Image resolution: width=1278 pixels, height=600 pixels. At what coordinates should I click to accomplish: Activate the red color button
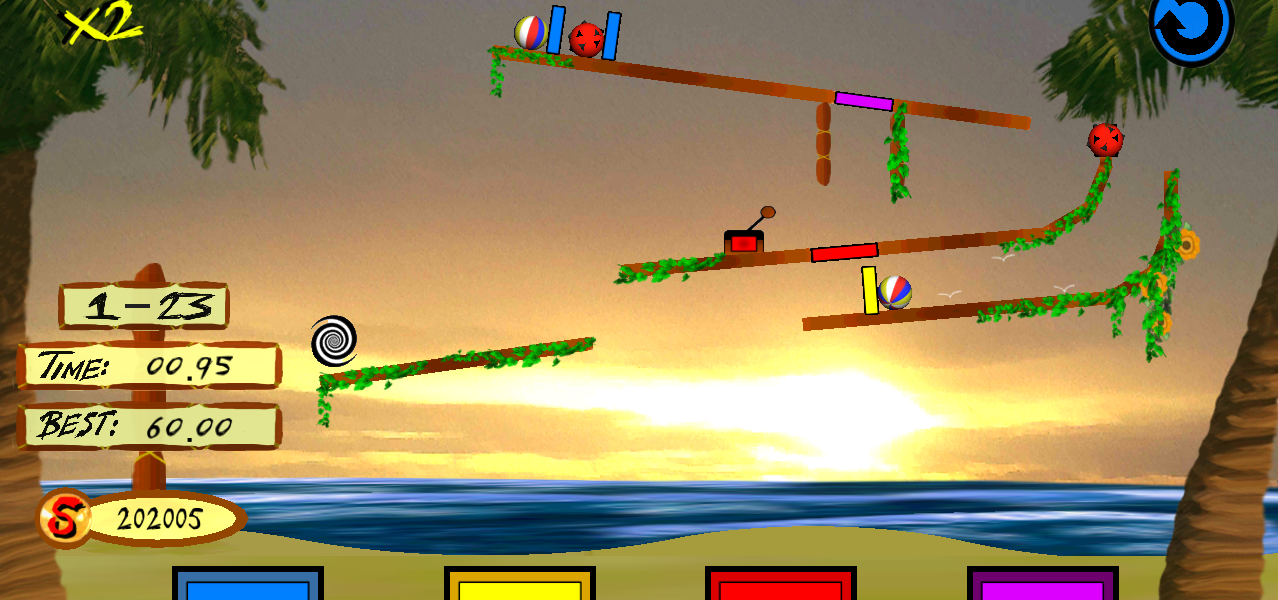pyautogui.click(x=780, y=586)
